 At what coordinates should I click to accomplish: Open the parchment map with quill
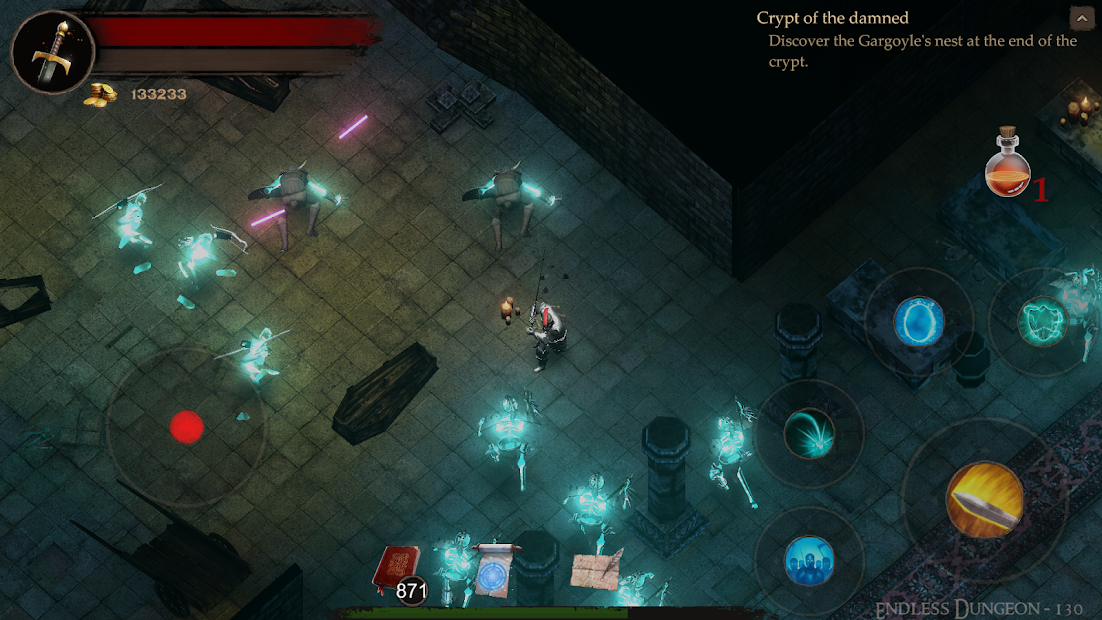pyautogui.click(x=596, y=569)
